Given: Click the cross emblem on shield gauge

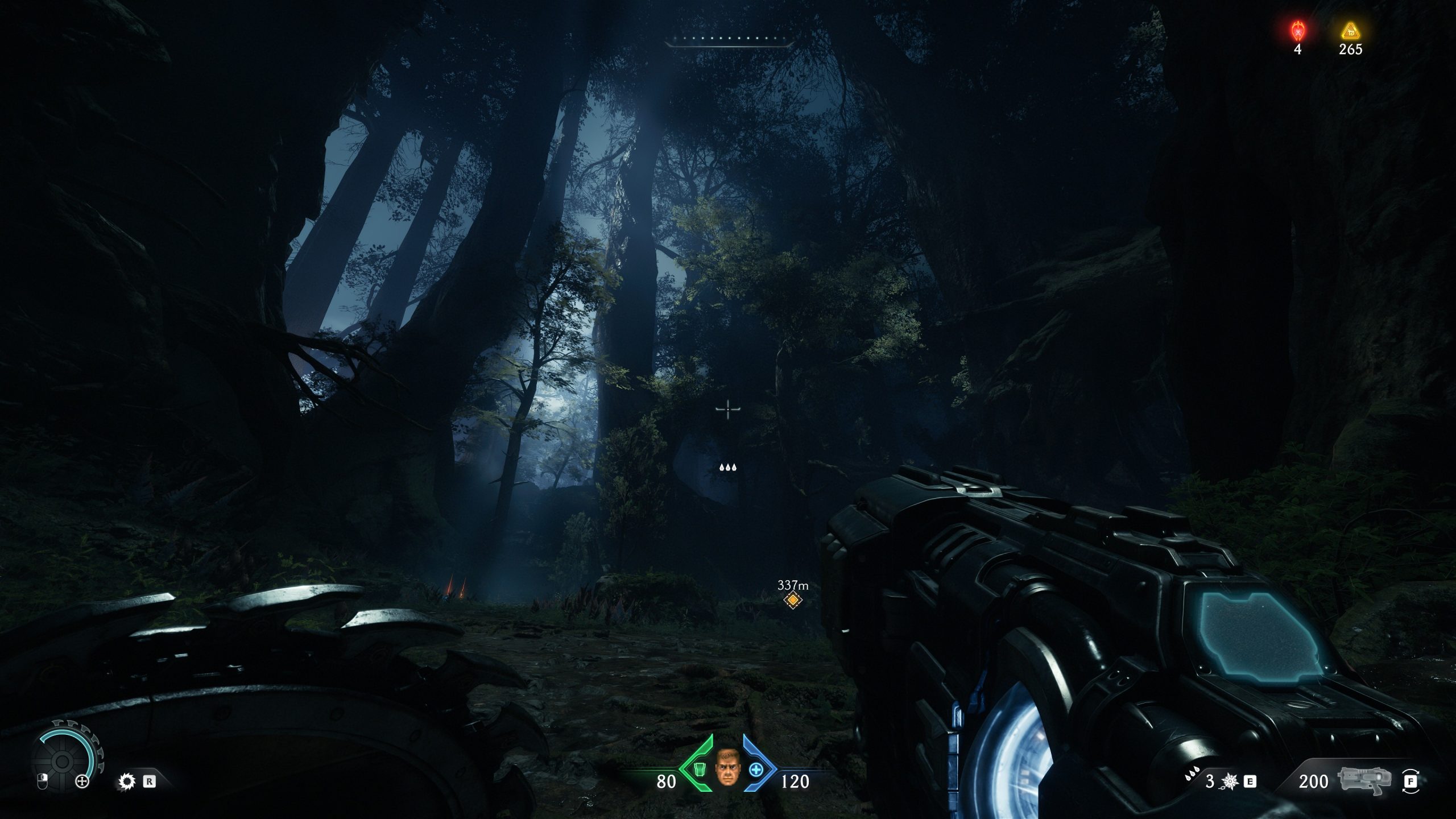Looking at the screenshot, I should 82,781.
